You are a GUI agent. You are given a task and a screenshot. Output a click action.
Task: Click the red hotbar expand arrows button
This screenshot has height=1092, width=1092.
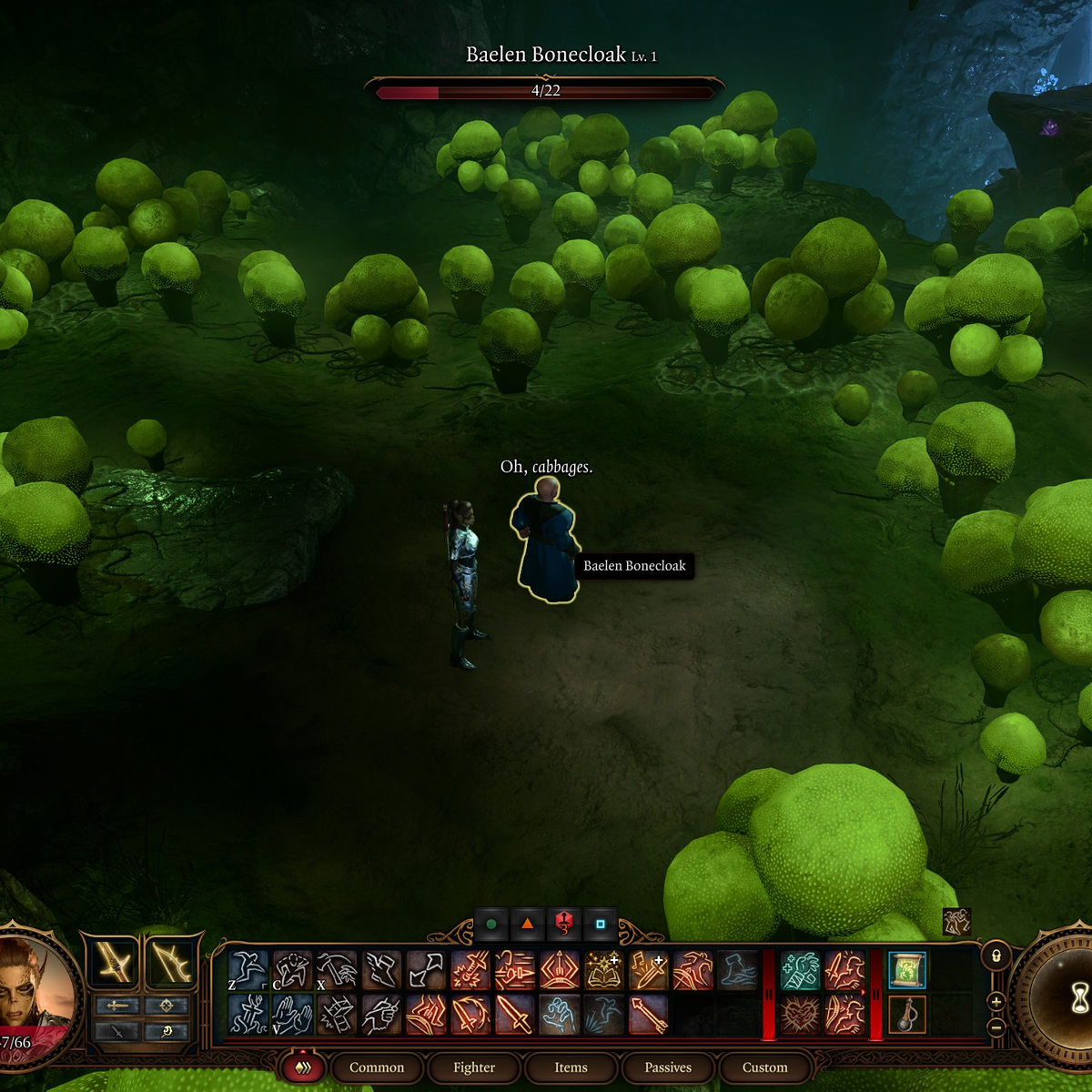coord(303,1067)
